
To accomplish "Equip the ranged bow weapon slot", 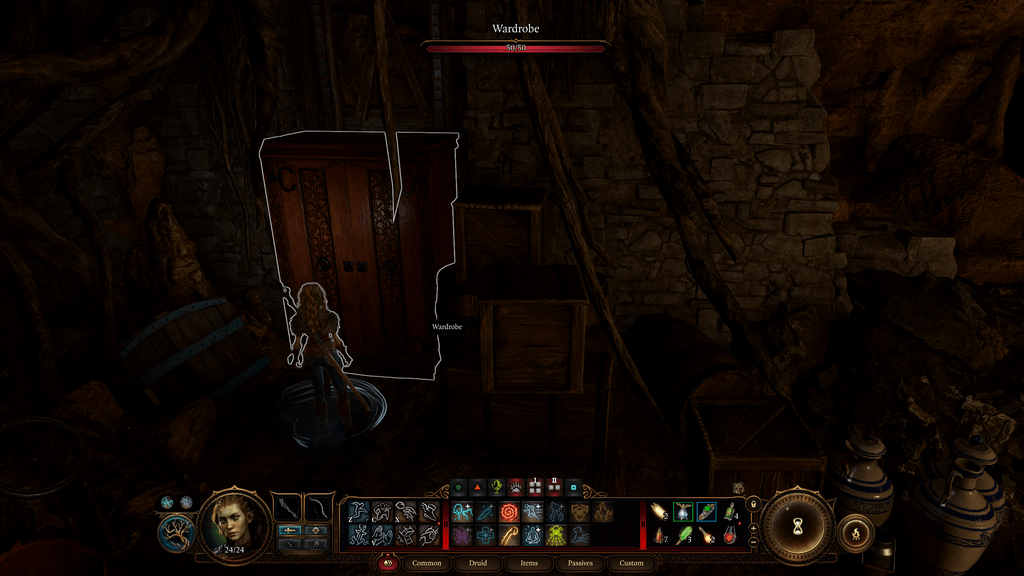I will tap(318, 506).
